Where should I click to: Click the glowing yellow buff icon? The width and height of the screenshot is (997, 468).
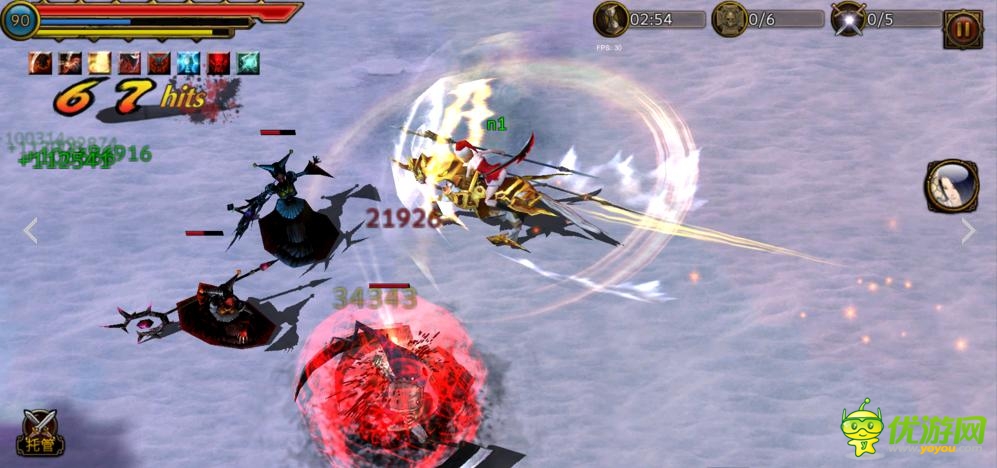click(x=99, y=63)
